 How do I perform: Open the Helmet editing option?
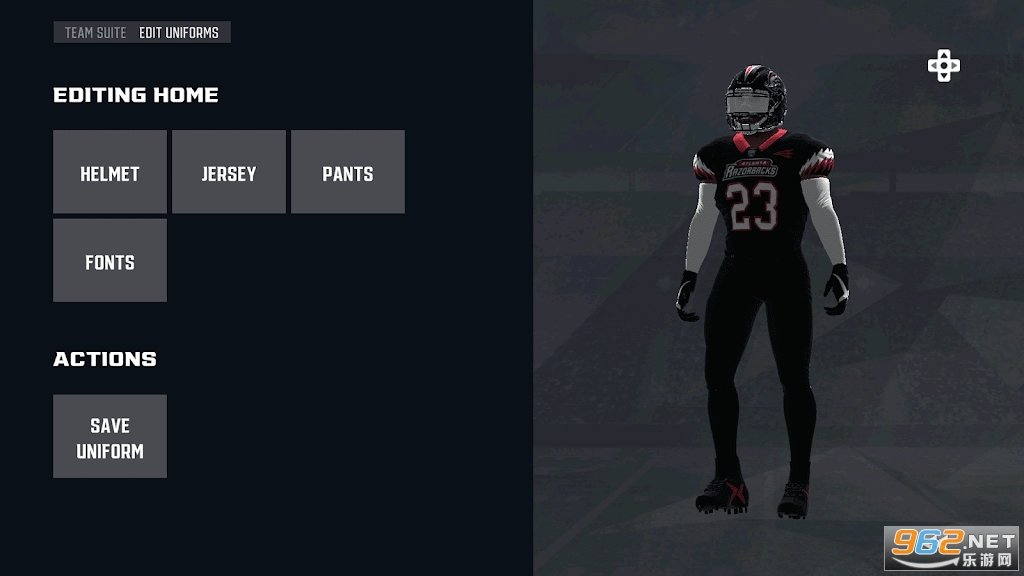coord(110,172)
